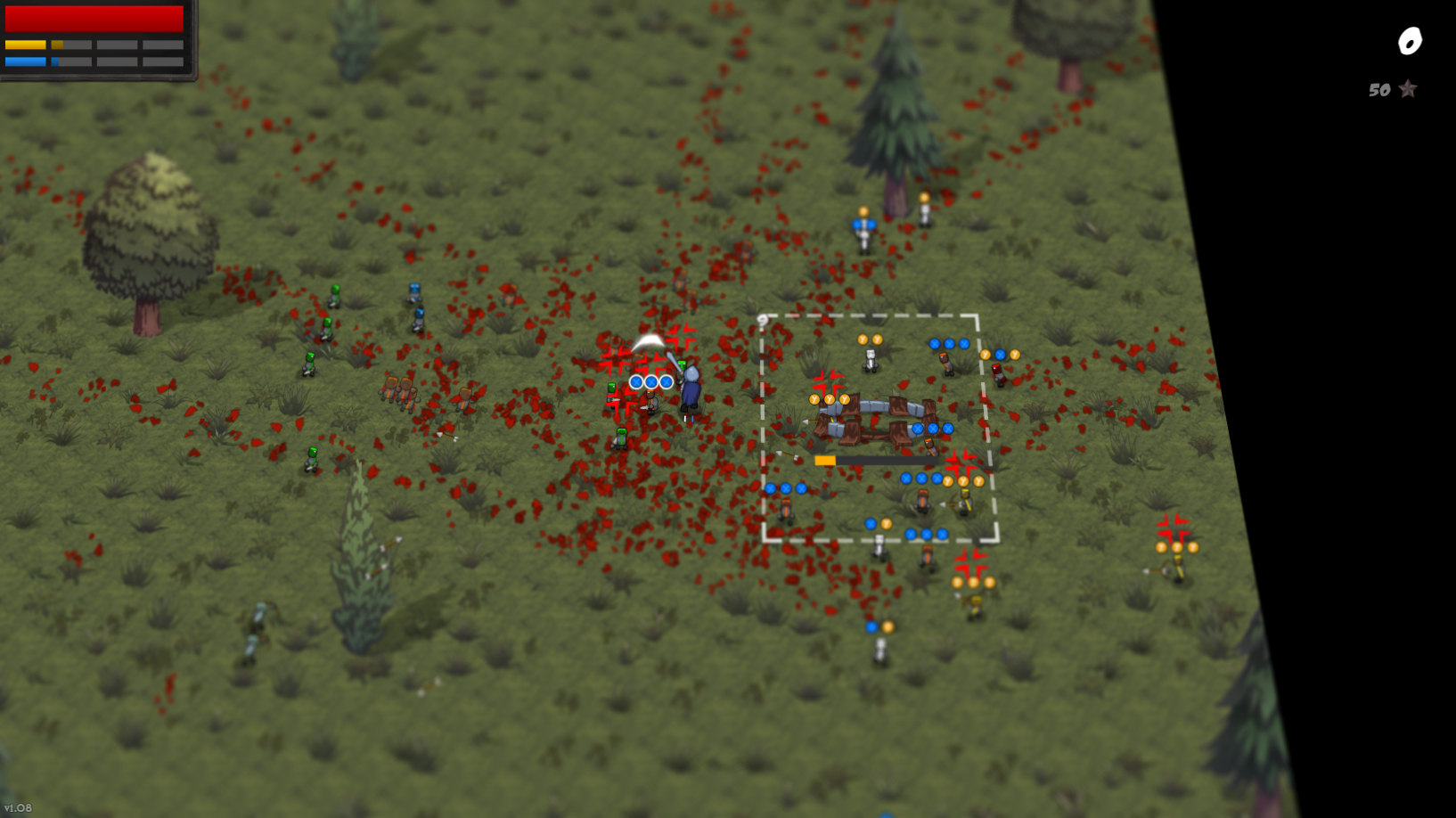Toggle the first blue charge orb above the wizard

(x=636, y=381)
